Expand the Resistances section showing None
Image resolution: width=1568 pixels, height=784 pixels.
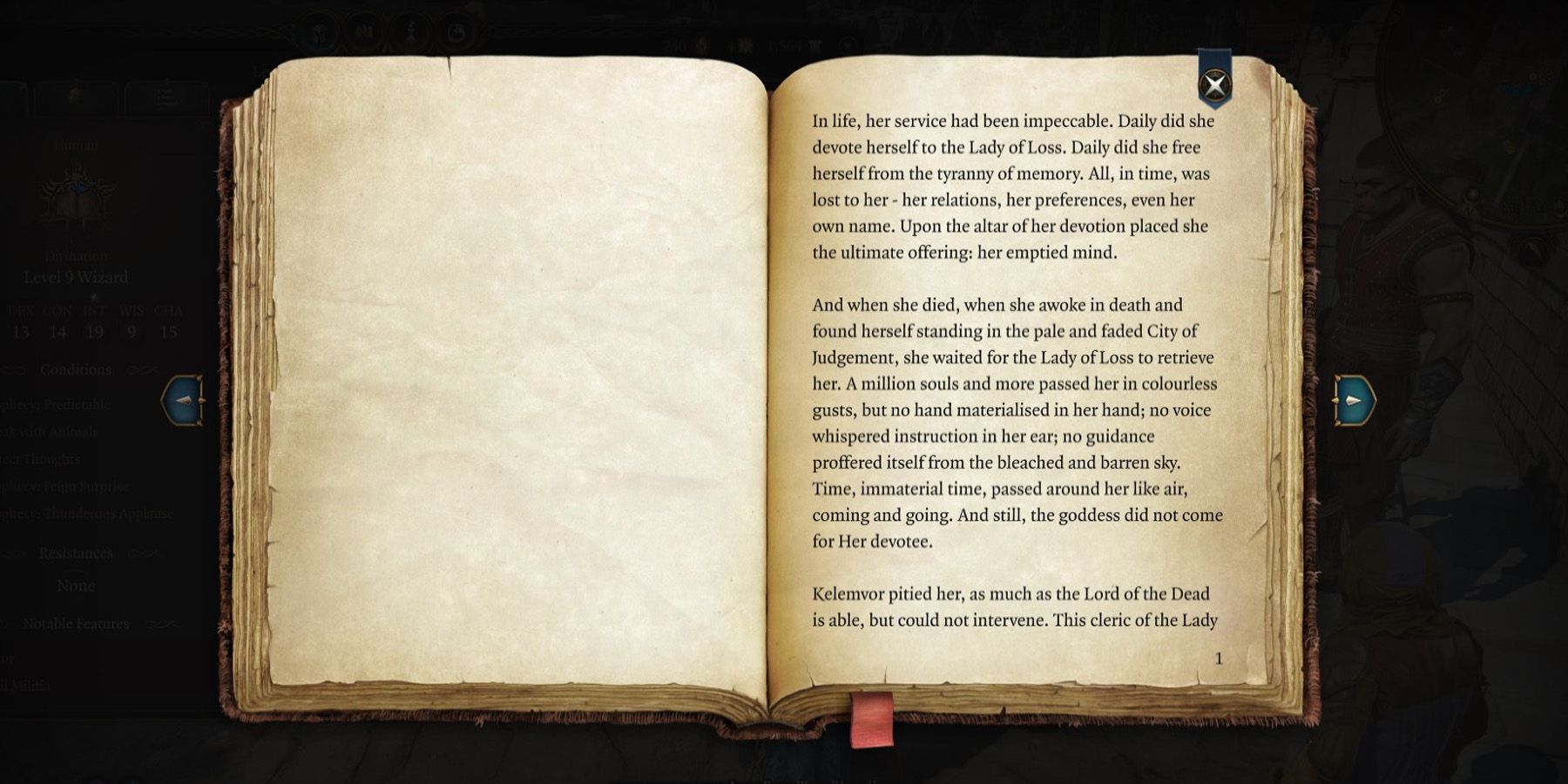point(75,552)
